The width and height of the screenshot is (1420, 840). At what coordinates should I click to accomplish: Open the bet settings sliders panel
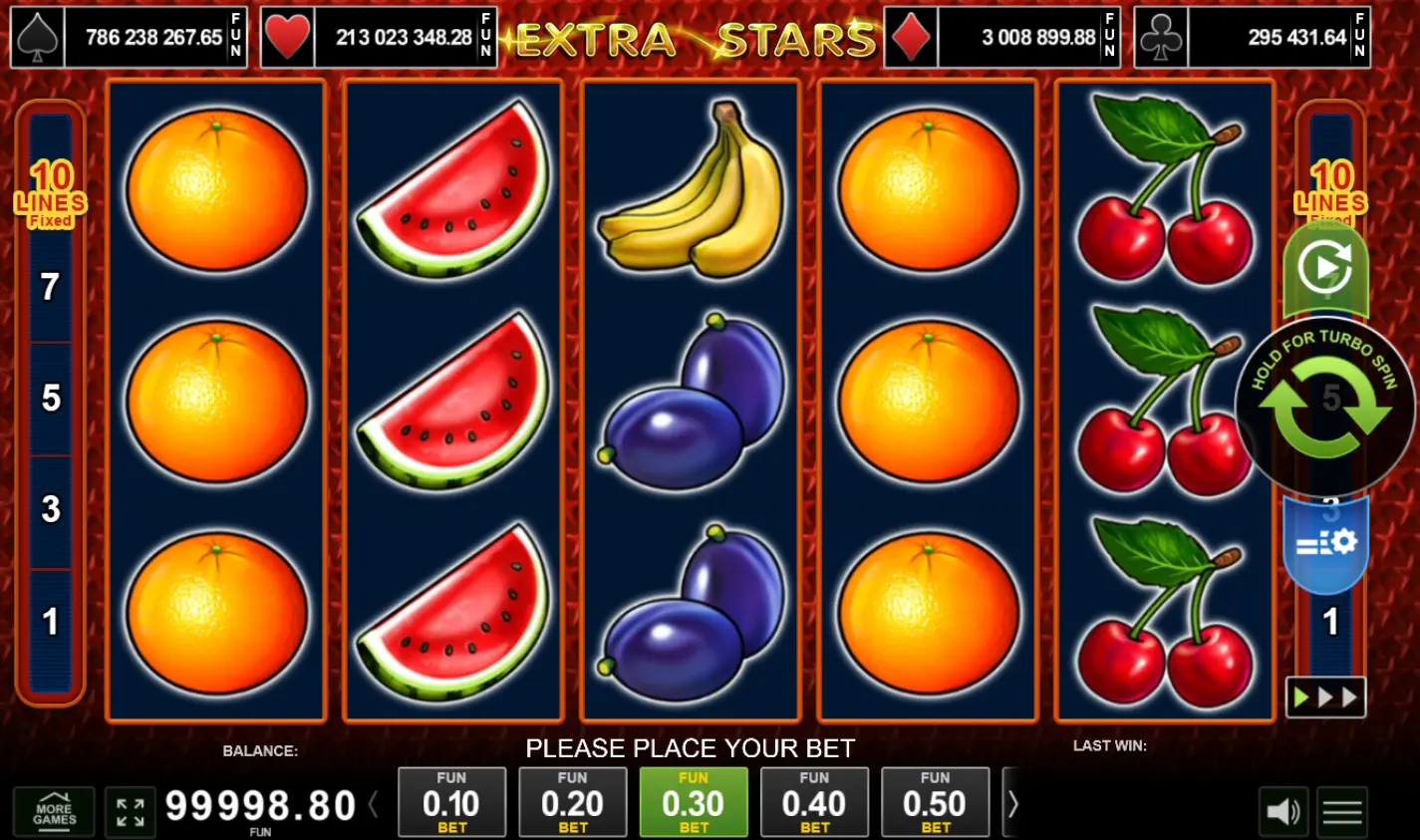click(1325, 543)
